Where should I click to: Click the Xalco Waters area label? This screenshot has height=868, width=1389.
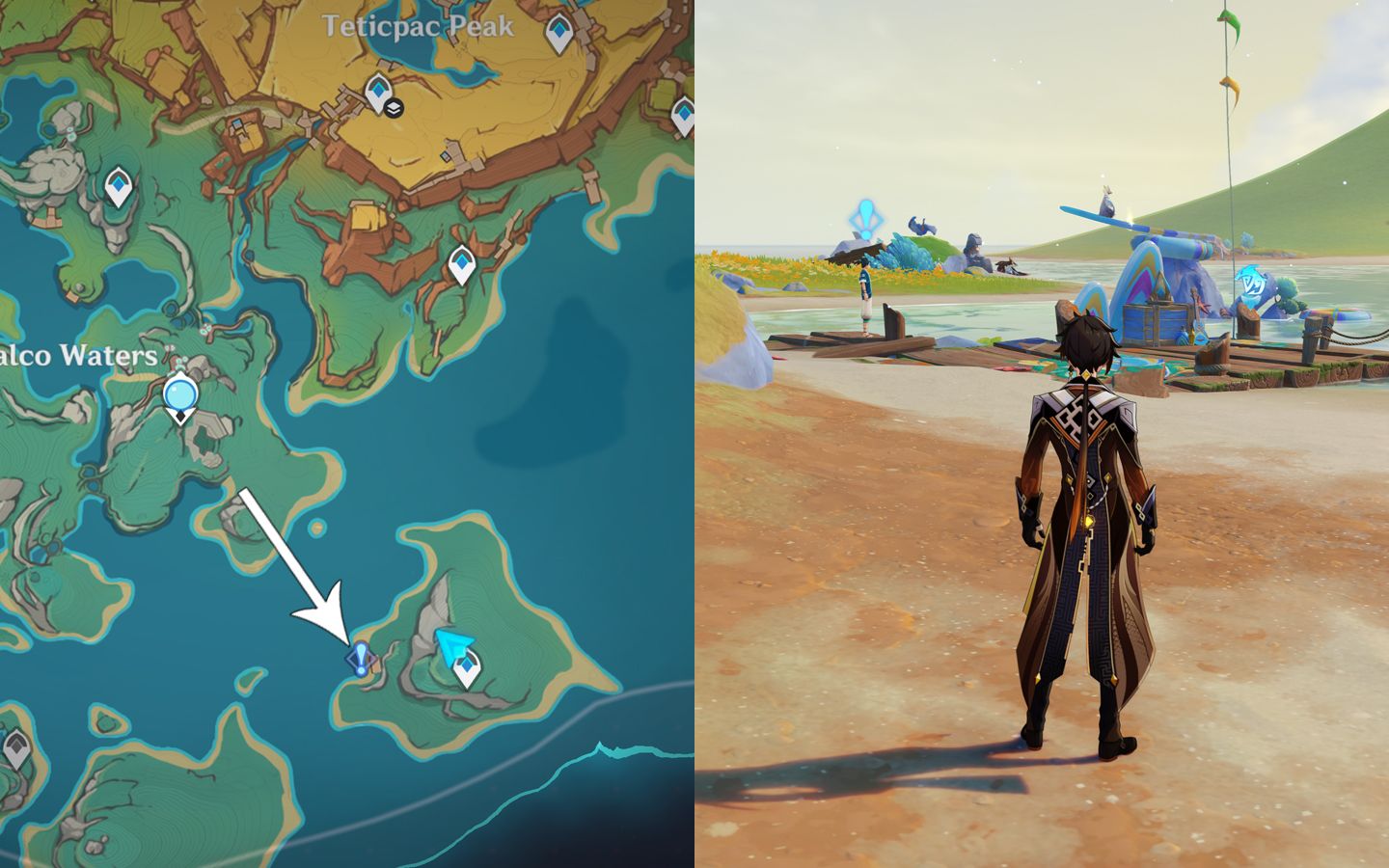77,356
